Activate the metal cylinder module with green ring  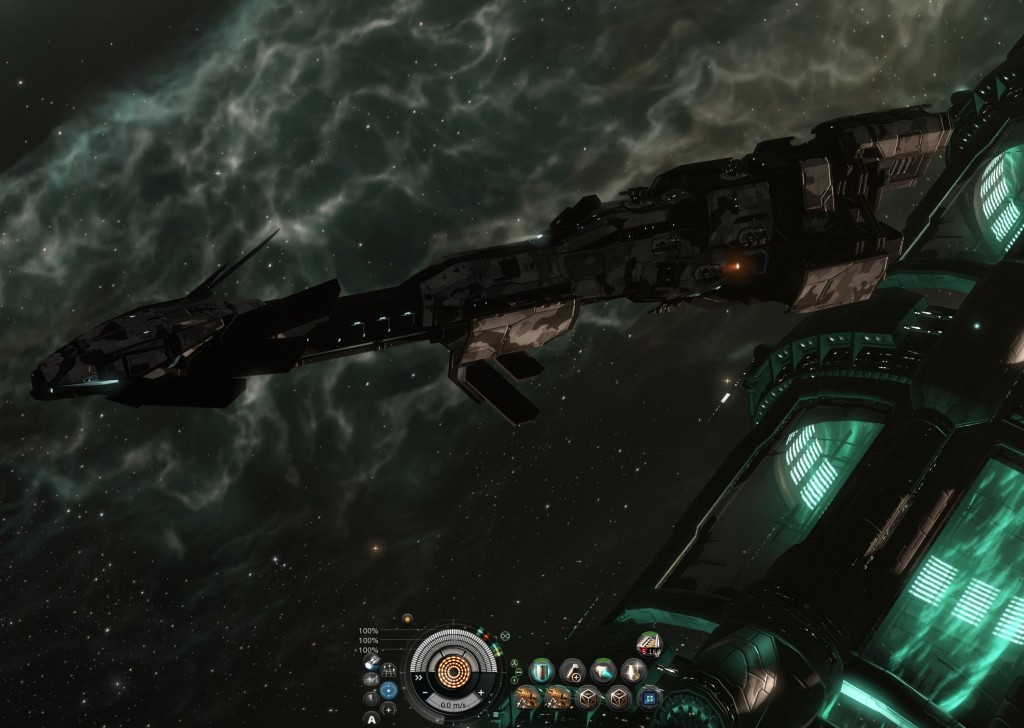click(x=543, y=670)
